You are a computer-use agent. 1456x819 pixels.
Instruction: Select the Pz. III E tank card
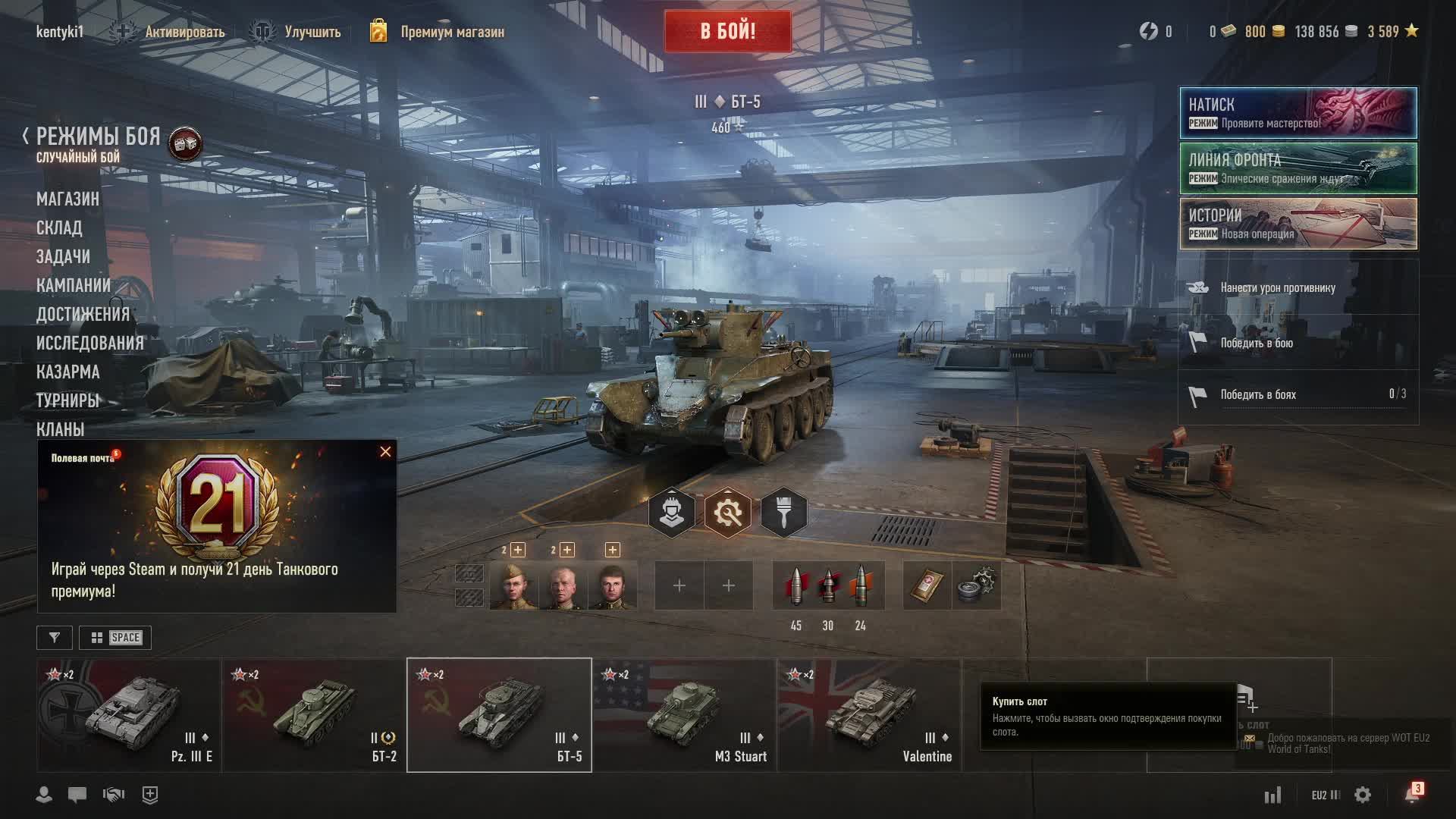click(129, 715)
